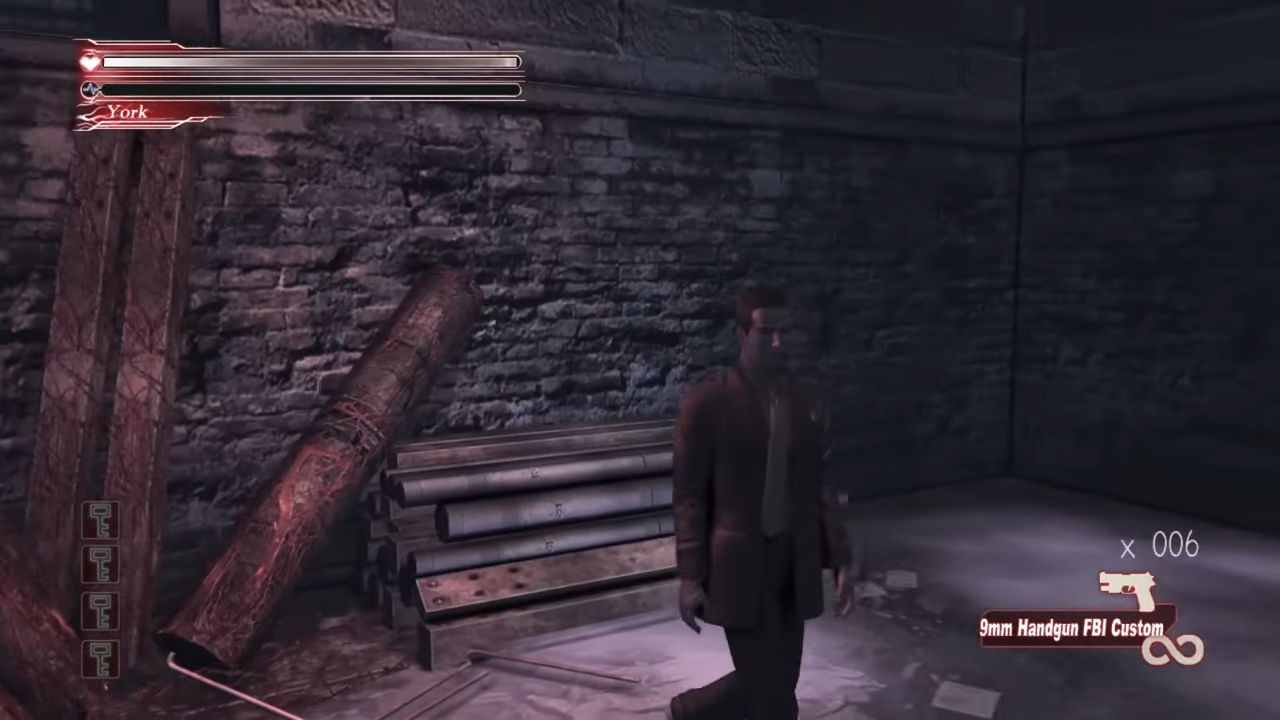Click the ammo count reading x 006
The width and height of the screenshot is (1280, 720).
coord(1160,546)
